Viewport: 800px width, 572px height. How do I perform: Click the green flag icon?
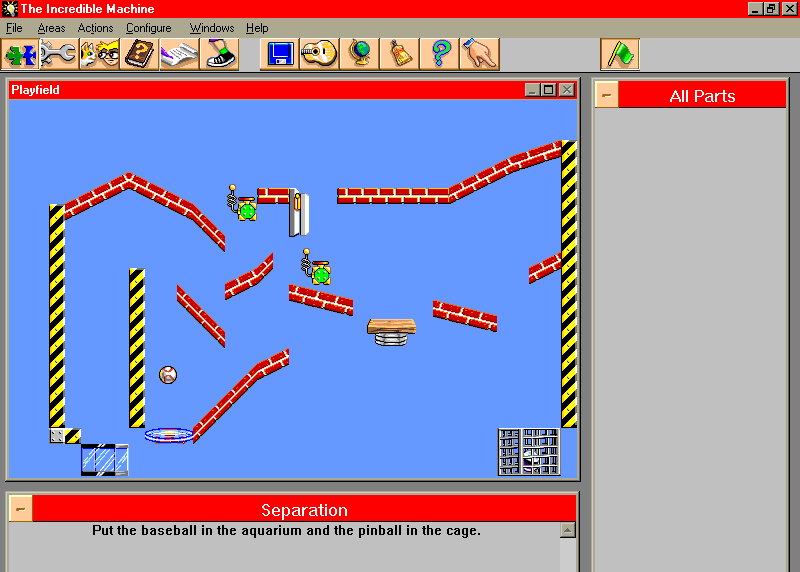(x=619, y=54)
